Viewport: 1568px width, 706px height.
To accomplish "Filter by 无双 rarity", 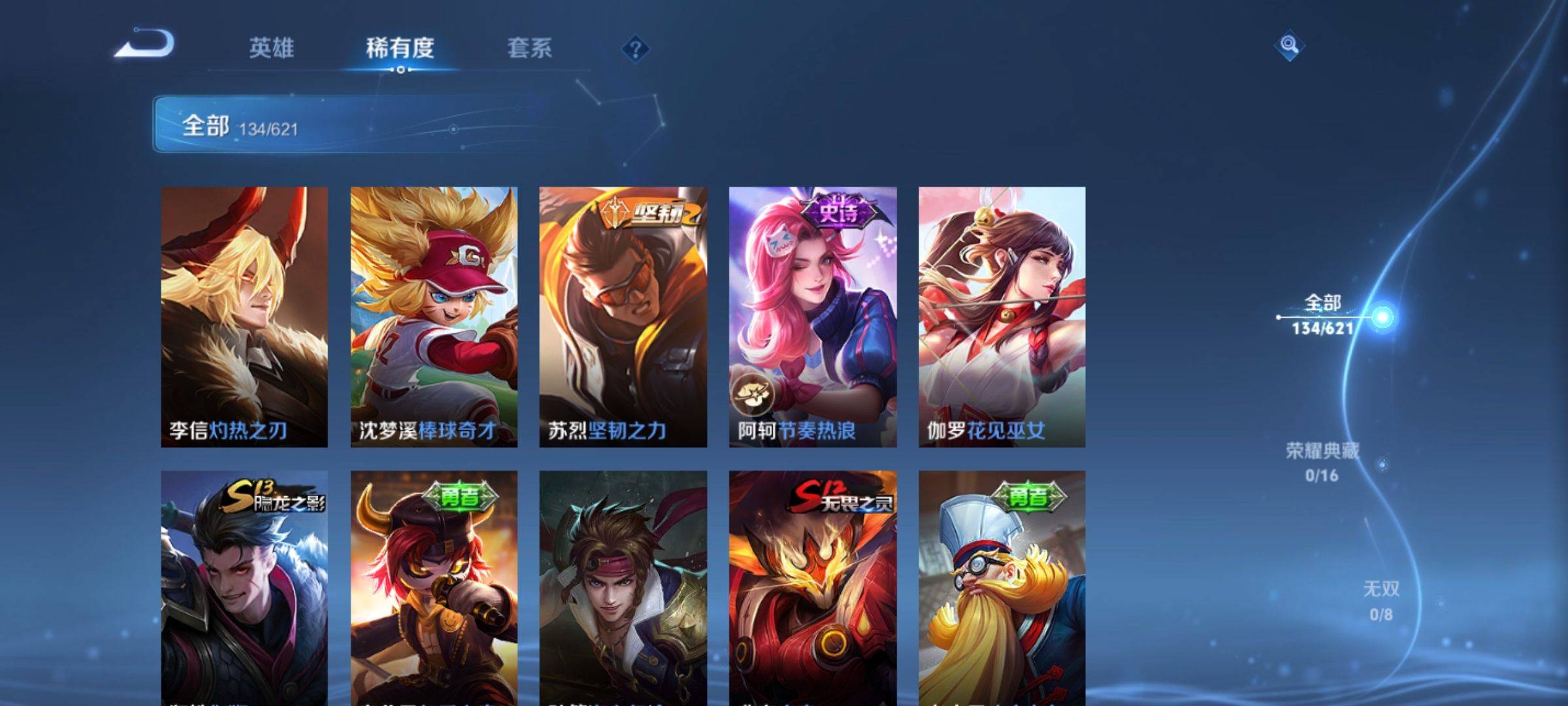I will pyautogui.click(x=1381, y=600).
